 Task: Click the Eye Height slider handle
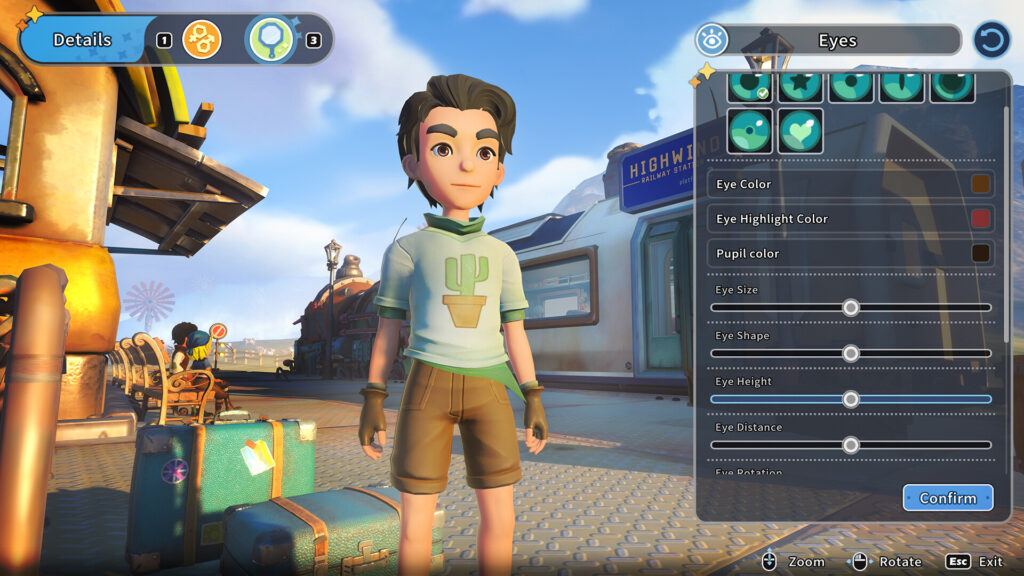851,399
